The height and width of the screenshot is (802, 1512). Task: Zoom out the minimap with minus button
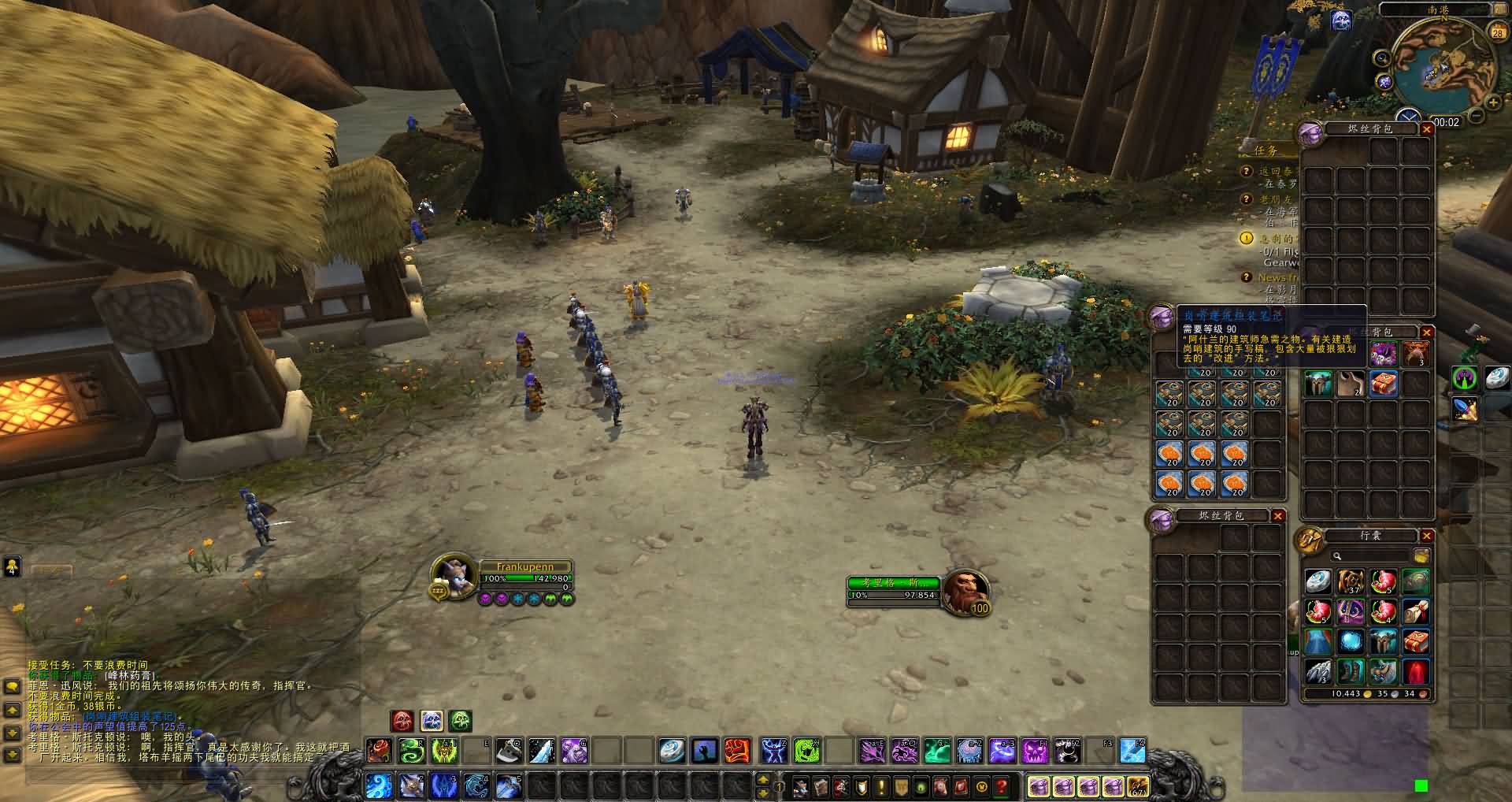[1477, 116]
